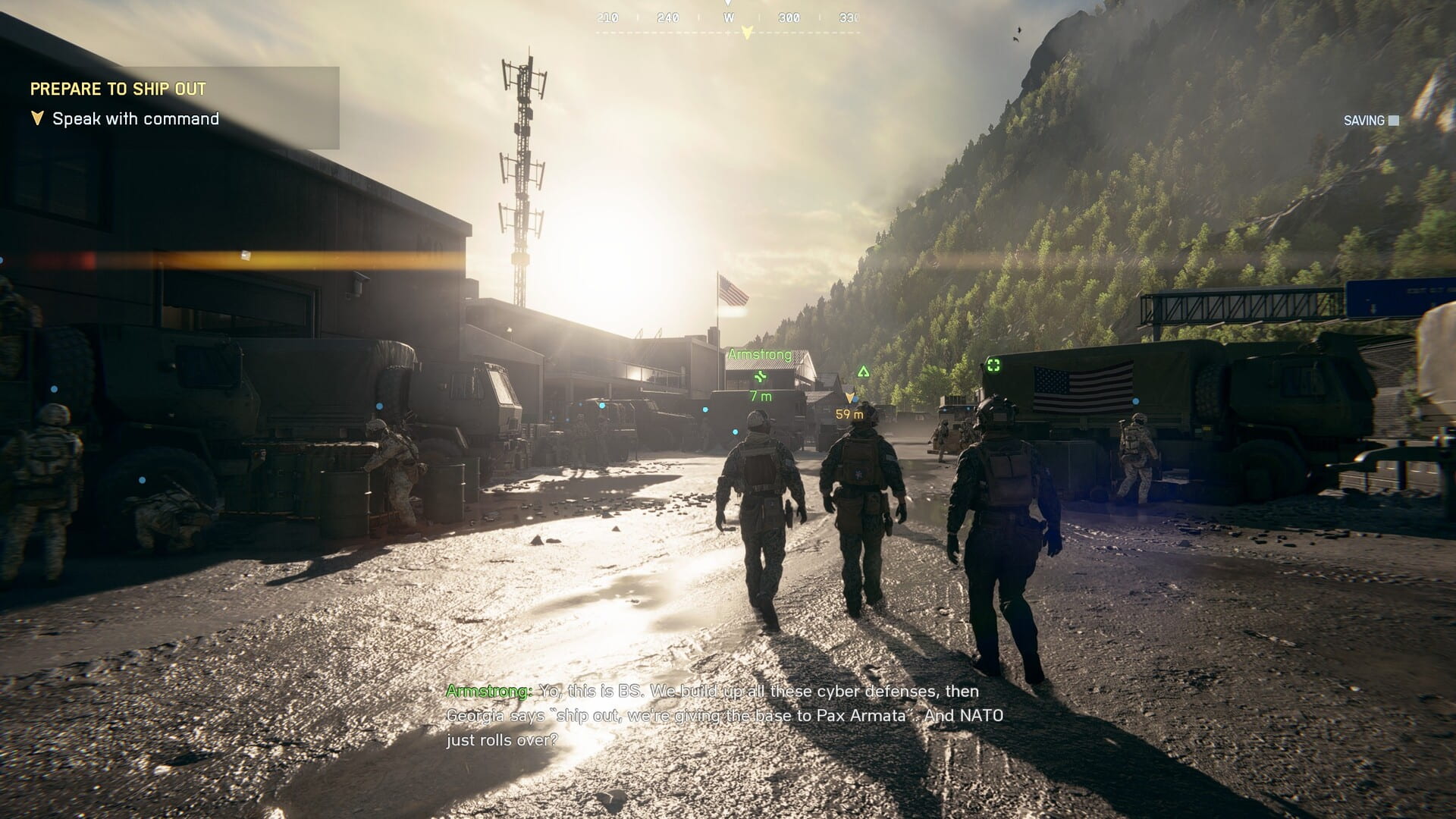Click the 7 m distance label below Armstrong
Viewport: 1456px width, 819px height.
[759, 395]
